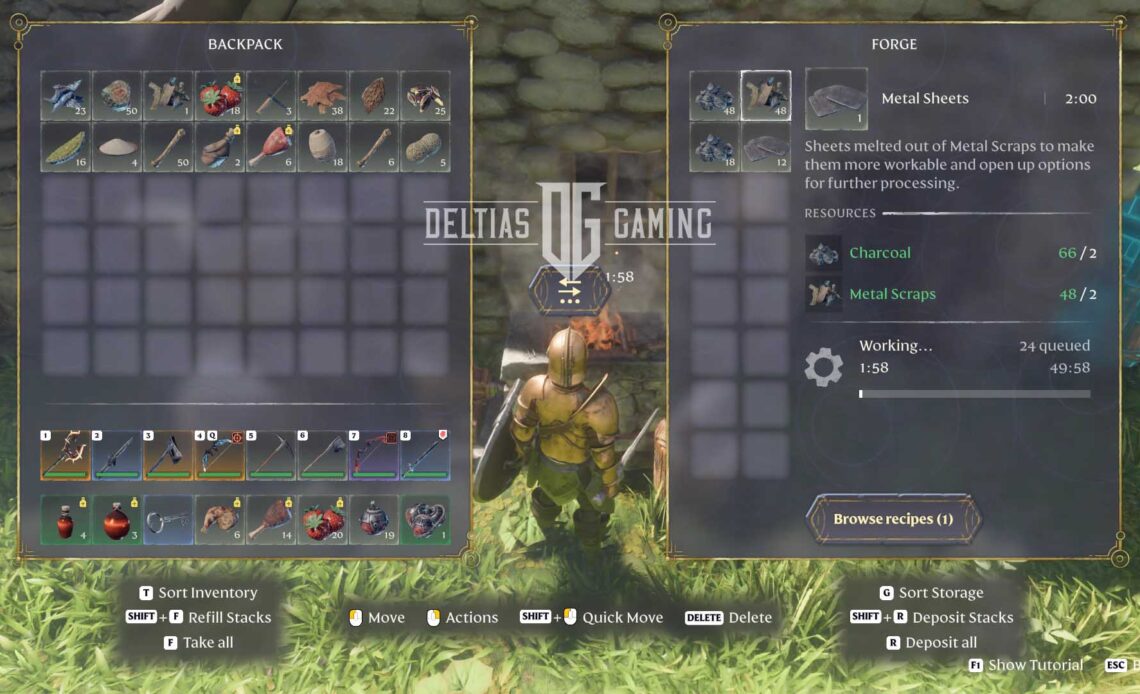Select the Charcoal resource row in recipe
Image resolution: width=1140 pixels, height=694 pixels.
(x=950, y=253)
